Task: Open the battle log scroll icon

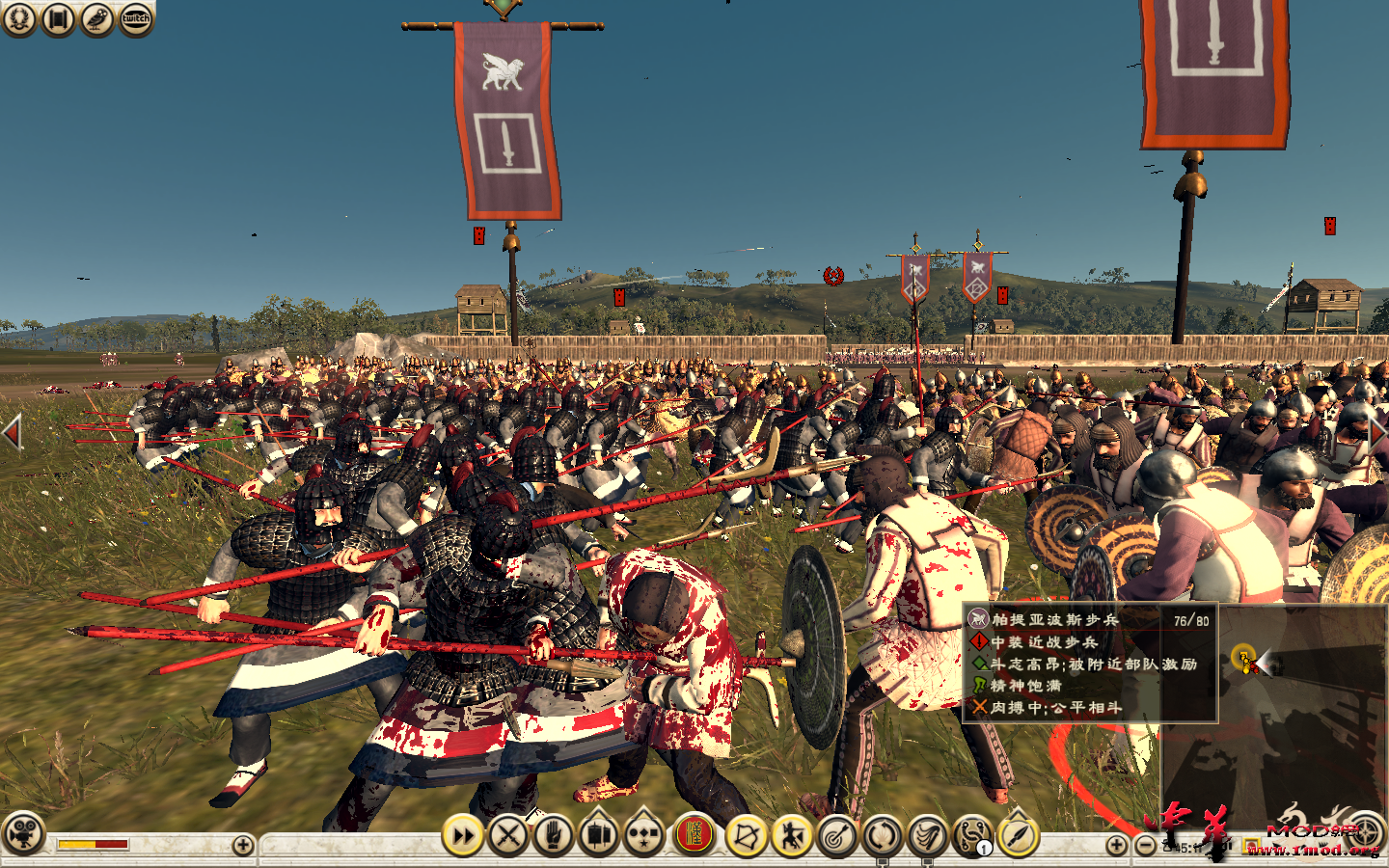Action: pos(58,17)
